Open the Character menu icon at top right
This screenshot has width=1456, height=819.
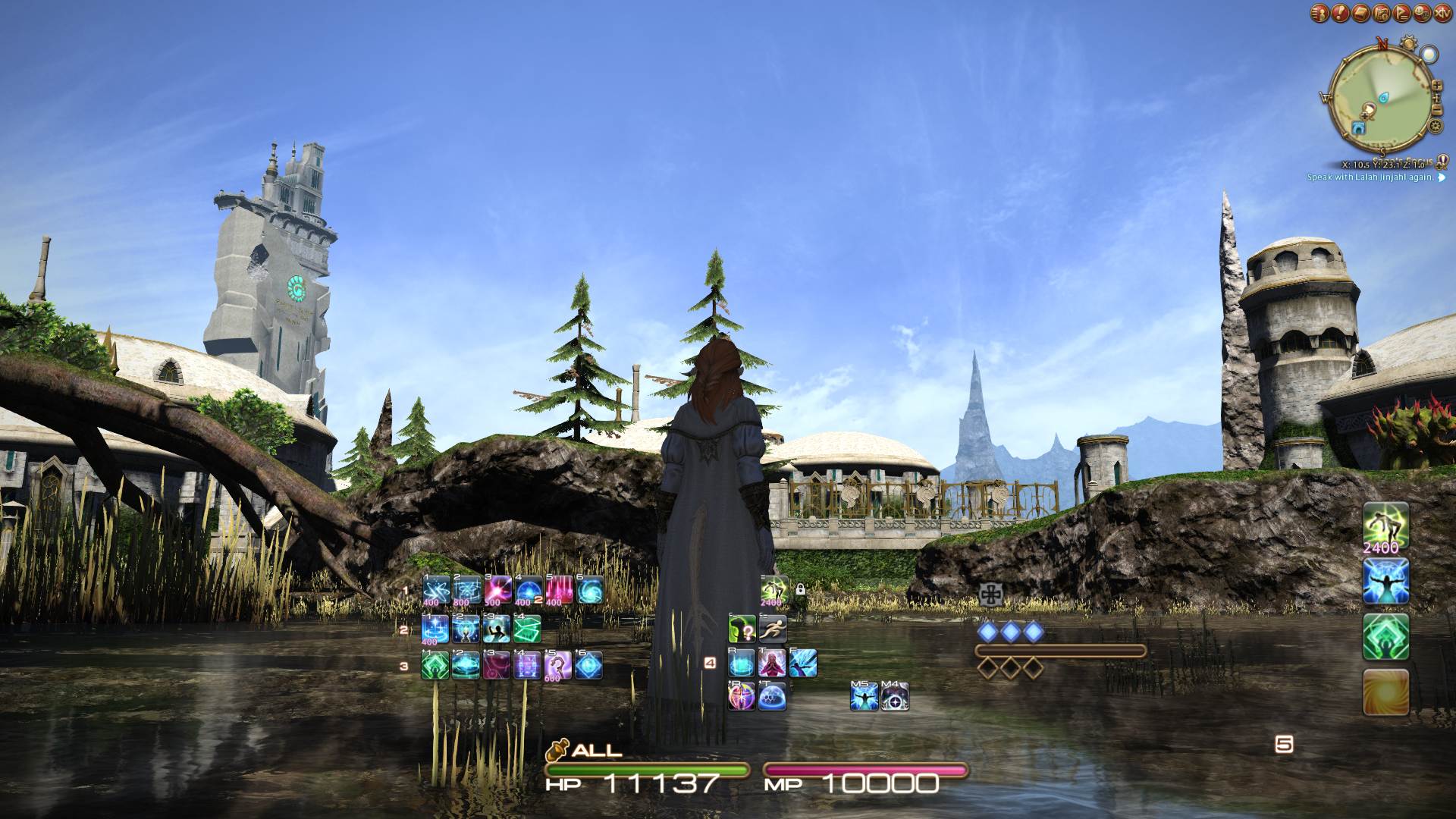click(1318, 13)
